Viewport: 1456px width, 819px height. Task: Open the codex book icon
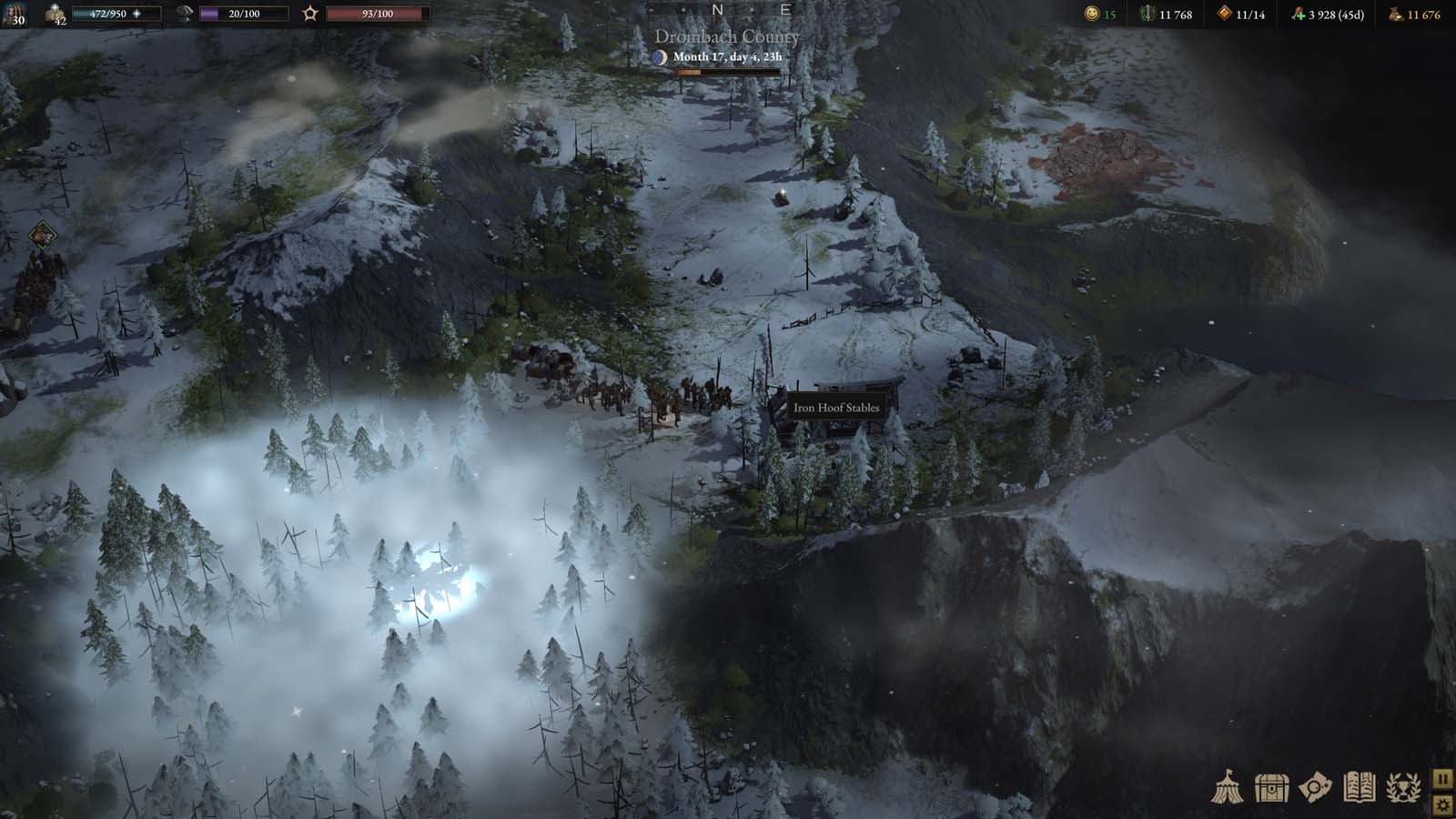tap(1359, 787)
